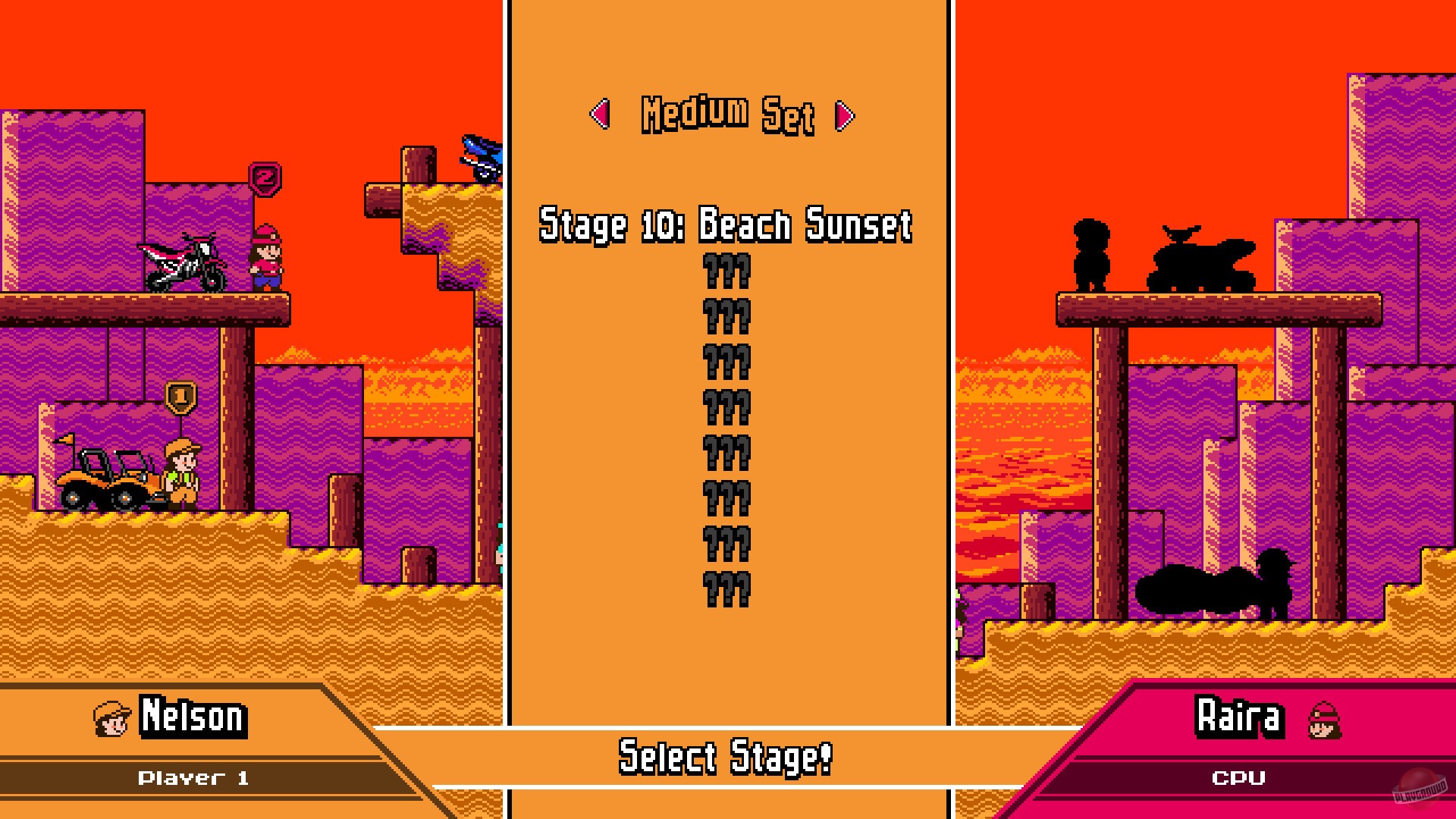Screen dimensions: 1456x819
Task: Click the number 2 shield badge
Action: [x=265, y=177]
